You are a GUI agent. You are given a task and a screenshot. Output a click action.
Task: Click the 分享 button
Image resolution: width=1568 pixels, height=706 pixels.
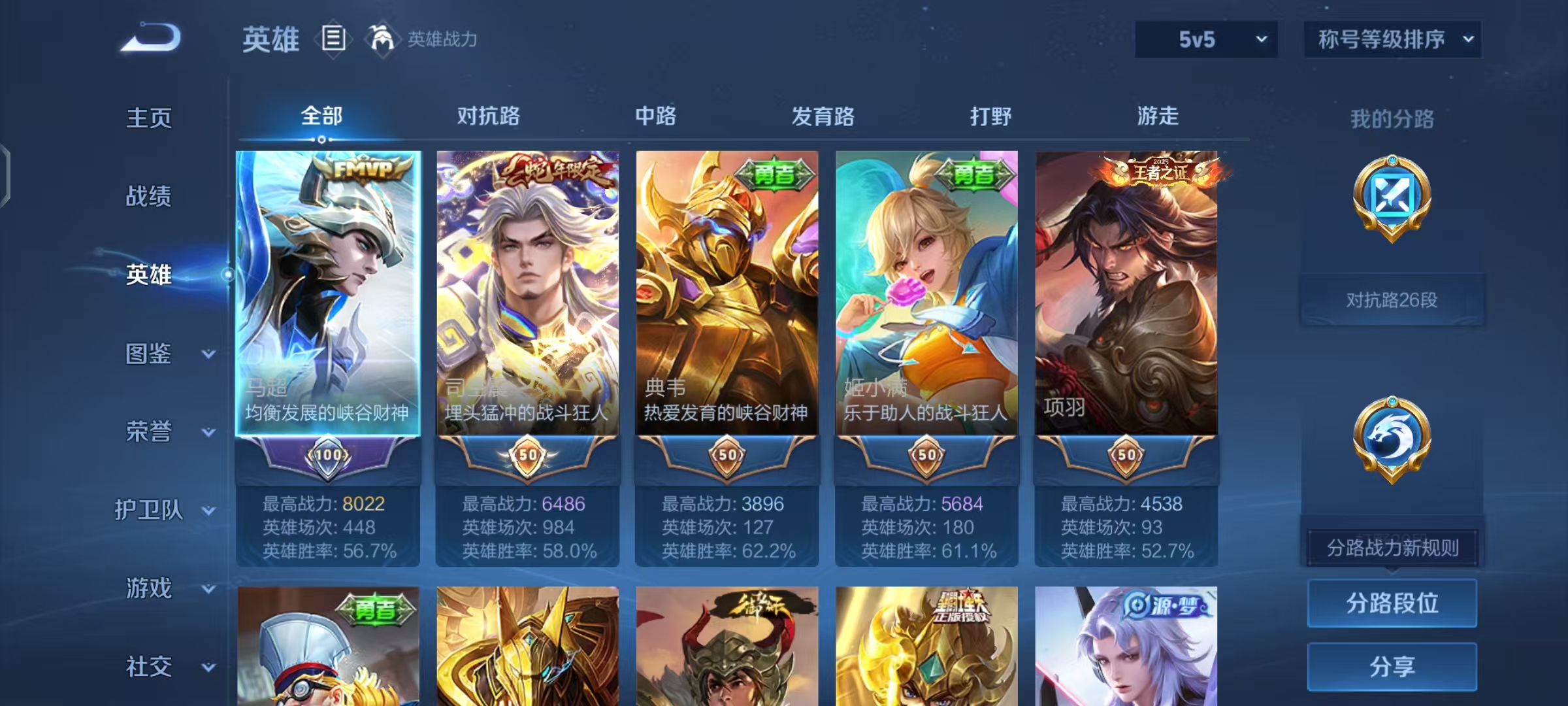[1392, 667]
